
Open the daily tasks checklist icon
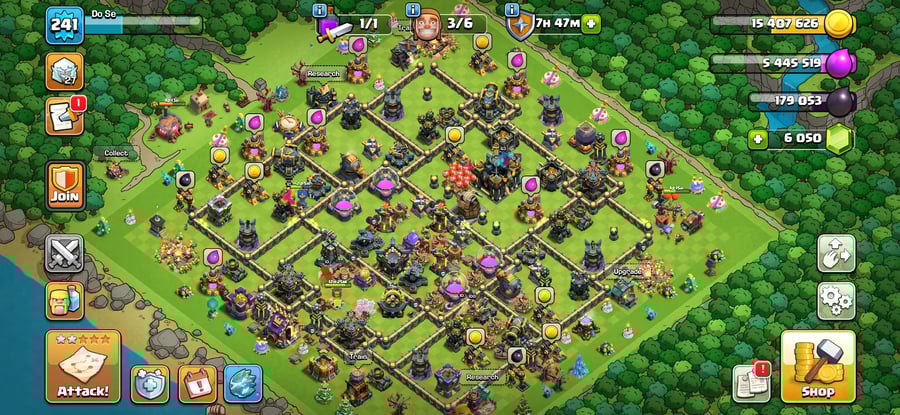click(65, 117)
